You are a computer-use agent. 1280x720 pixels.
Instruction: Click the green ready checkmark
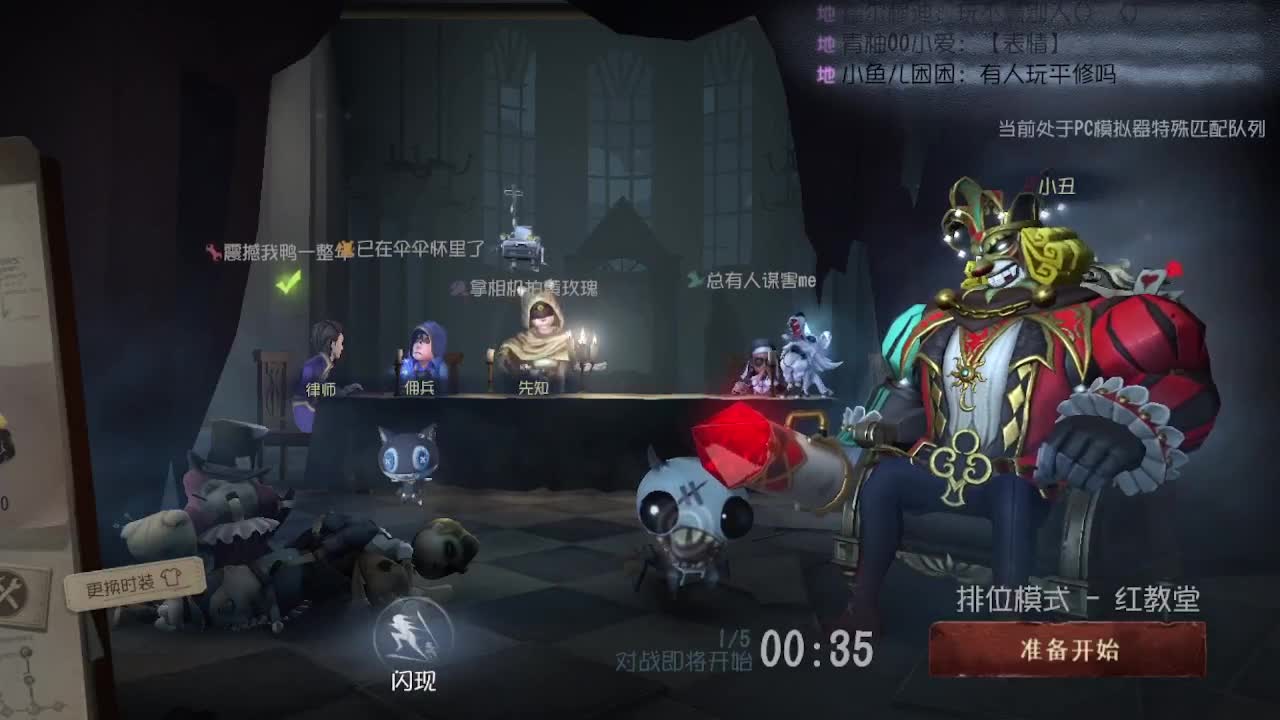pyautogui.click(x=287, y=288)
